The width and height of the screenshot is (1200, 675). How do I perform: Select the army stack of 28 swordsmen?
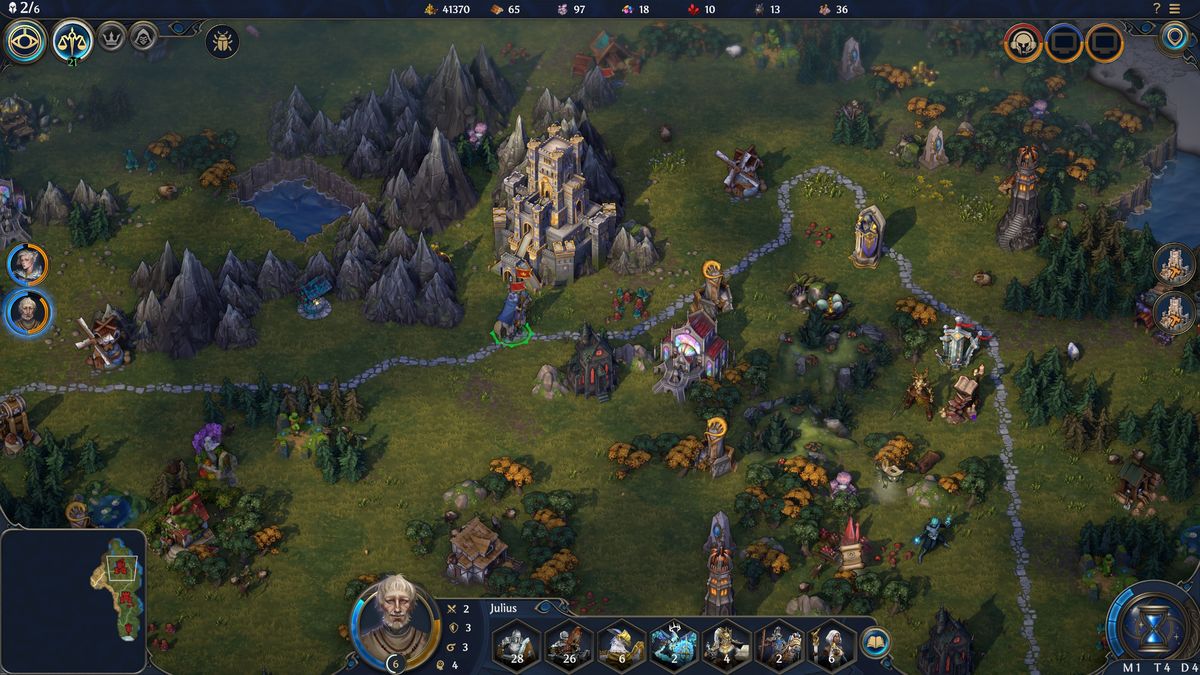click(517, 645)
